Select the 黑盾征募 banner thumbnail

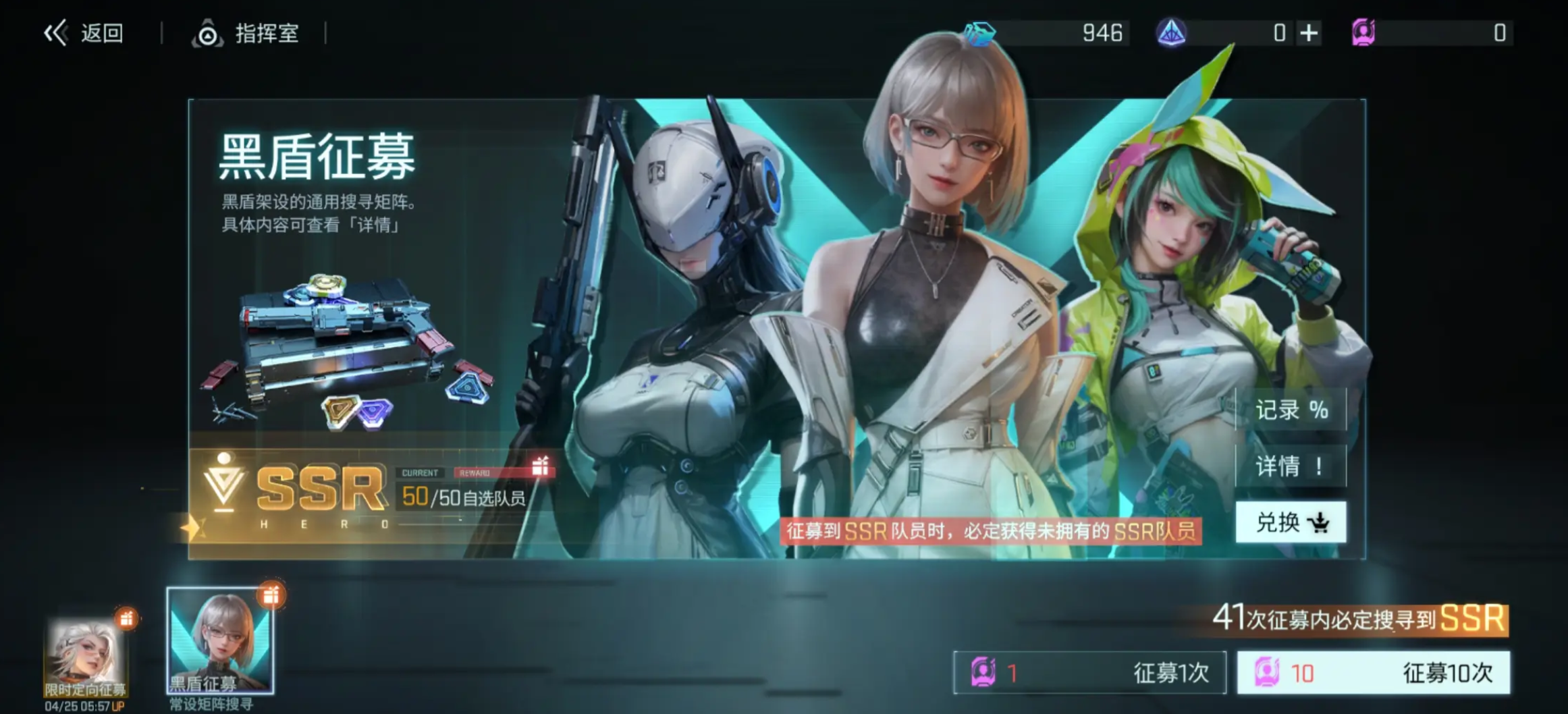[x=220, y=641]
